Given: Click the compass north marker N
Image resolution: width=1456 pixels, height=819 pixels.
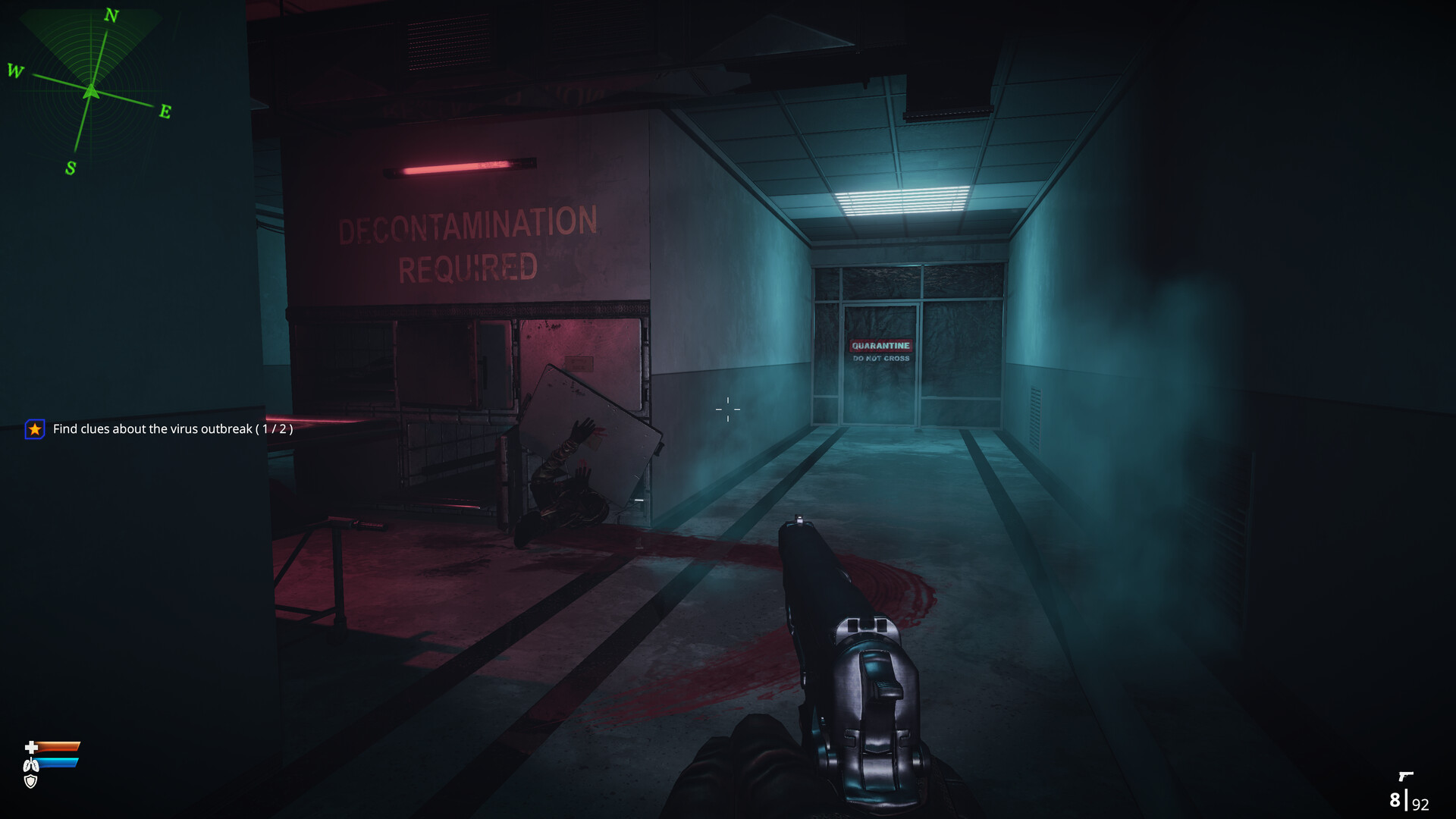Looking at the screenshot, I should [111, 14].
